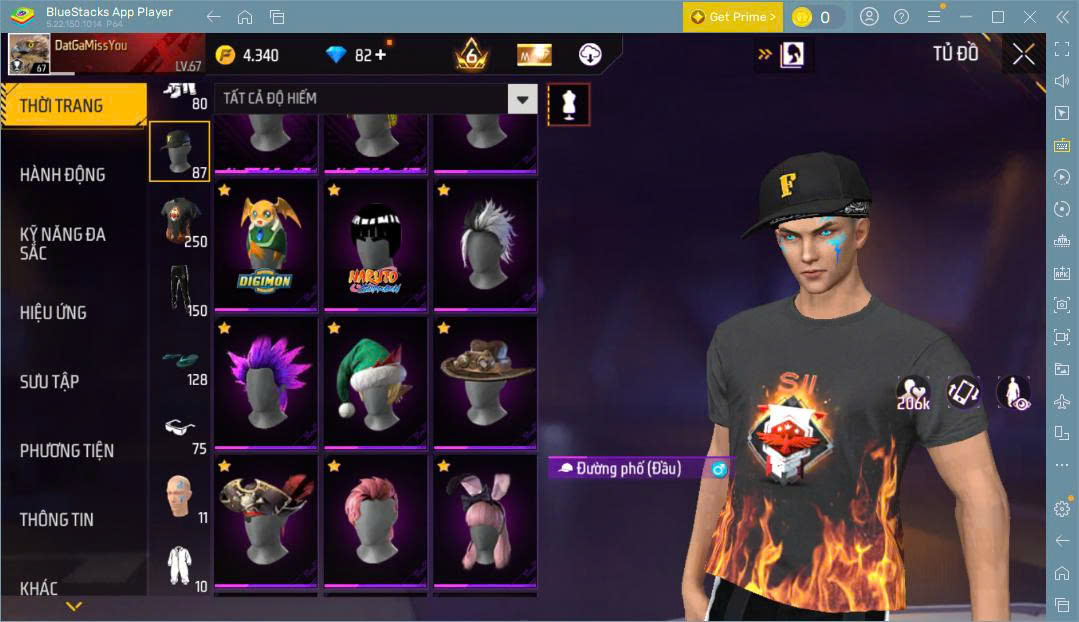Click the mannequin outfit preview button
This screenshot has width=1079, height=622.
tap(569, 104)
